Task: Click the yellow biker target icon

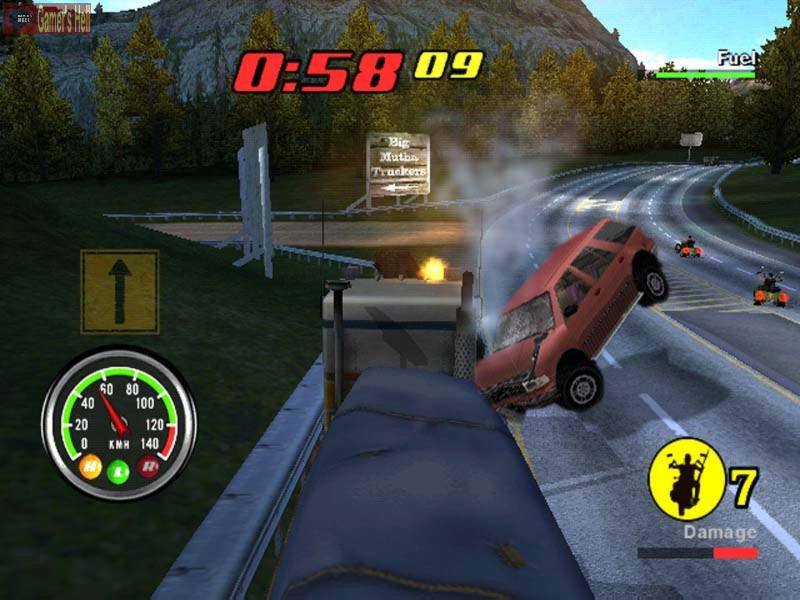Action: pos(686,481)
